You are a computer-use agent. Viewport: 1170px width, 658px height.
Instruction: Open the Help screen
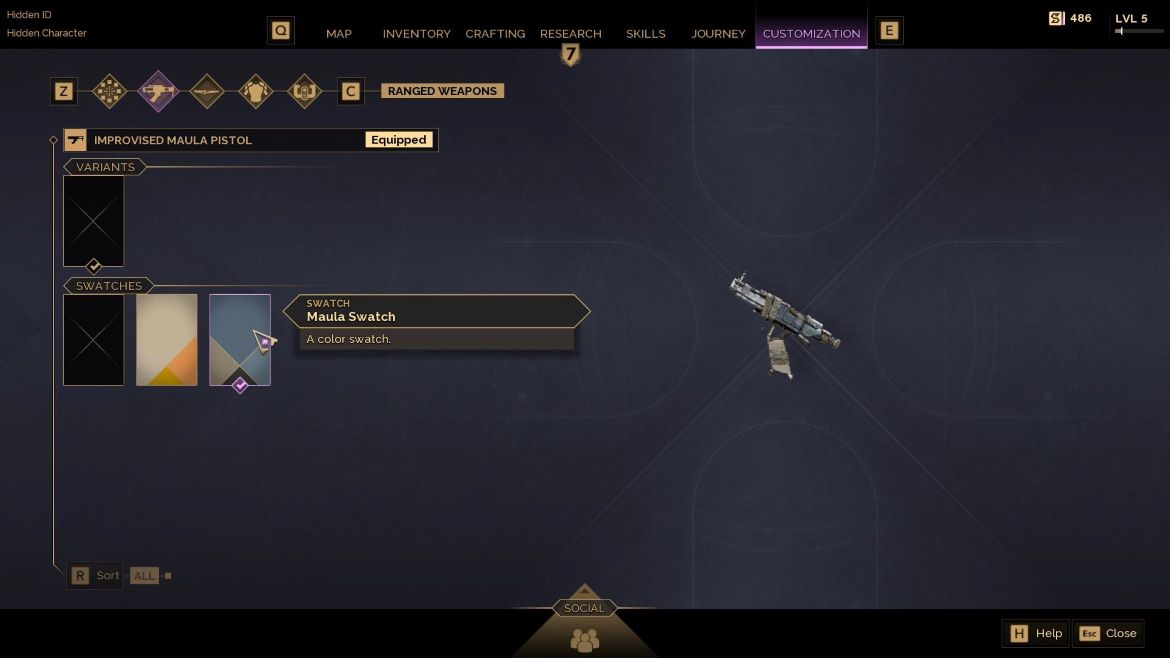1036,633
